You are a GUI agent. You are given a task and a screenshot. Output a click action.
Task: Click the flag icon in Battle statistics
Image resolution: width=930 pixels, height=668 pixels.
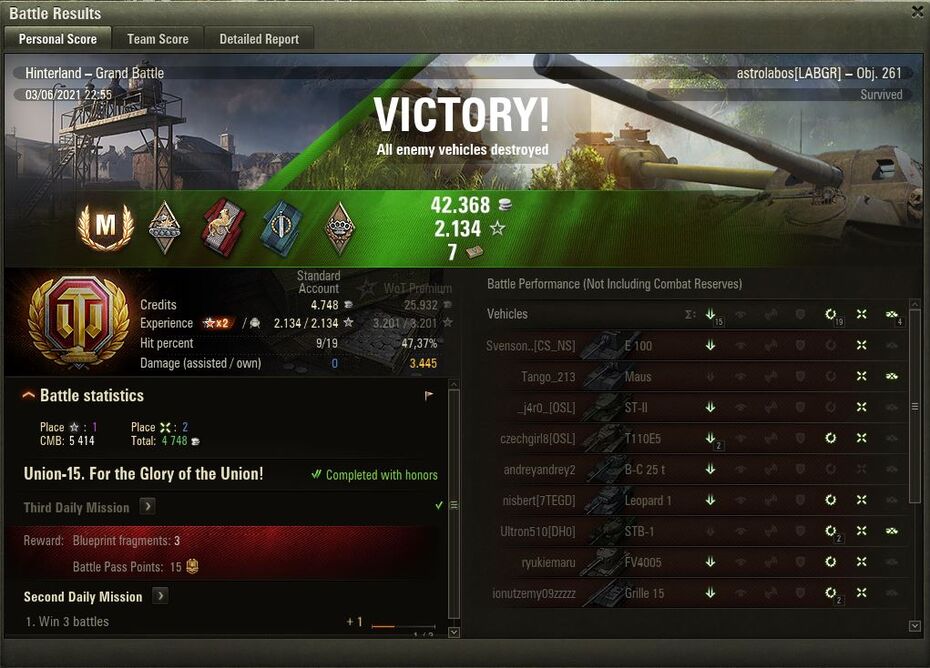tap(429, 396)
